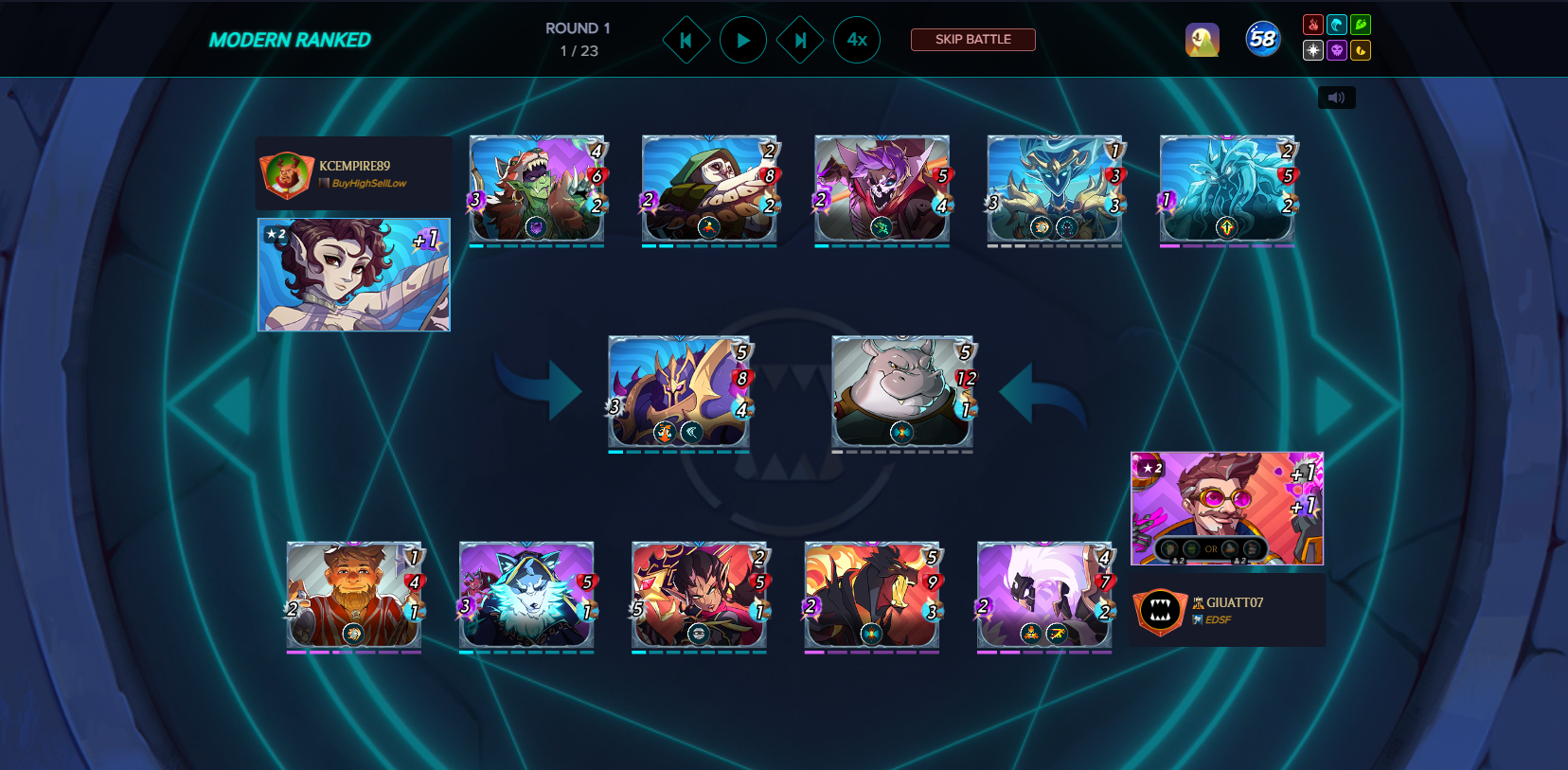View the white wolf pirate card
Image resolution: width=1568 pixels, height=770 pixels.
pos(526,595)
